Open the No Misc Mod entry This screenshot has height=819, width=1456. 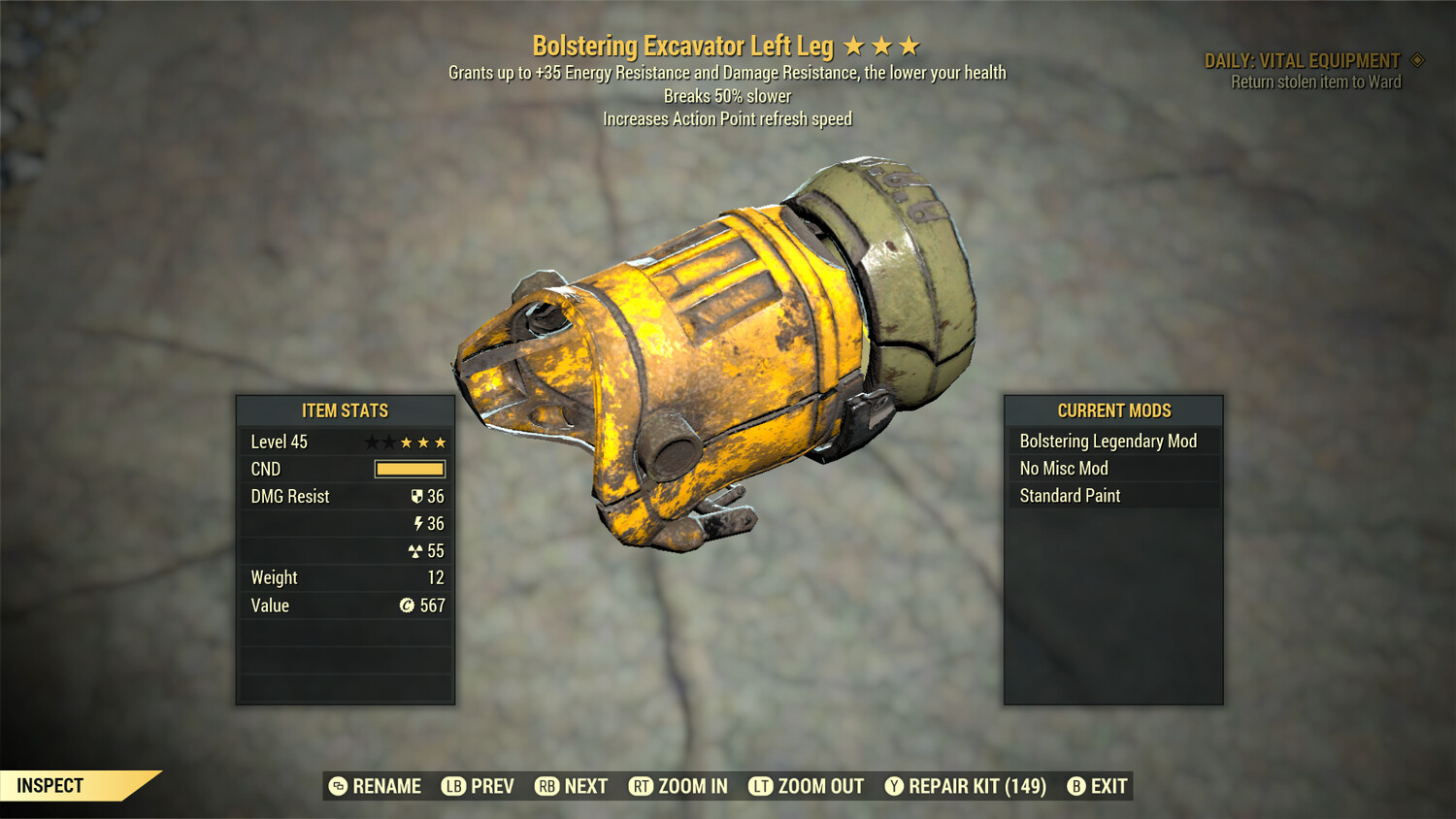pos(1063,468)
